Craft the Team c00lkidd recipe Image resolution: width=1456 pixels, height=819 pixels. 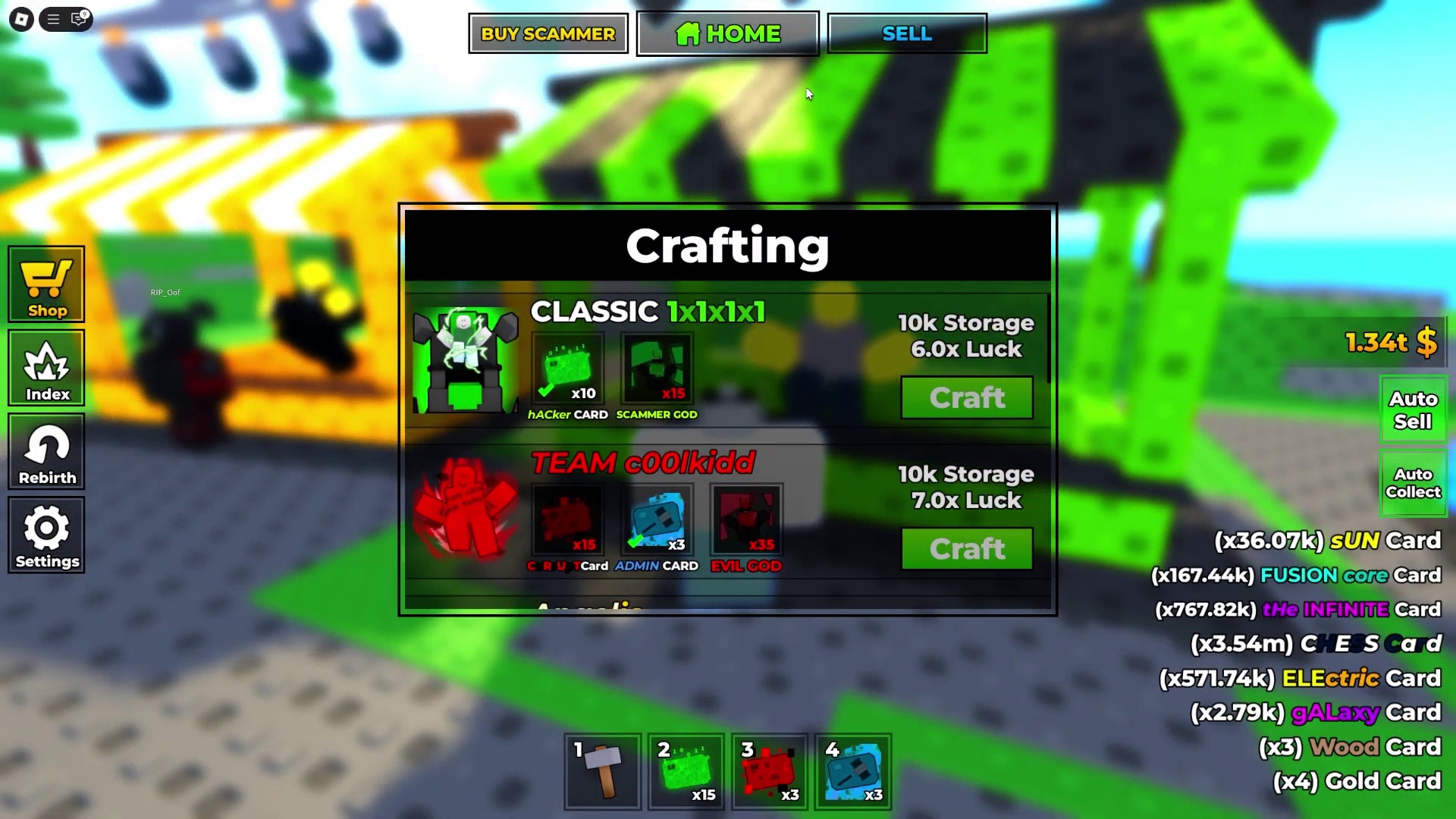click(x=967, y=549)
